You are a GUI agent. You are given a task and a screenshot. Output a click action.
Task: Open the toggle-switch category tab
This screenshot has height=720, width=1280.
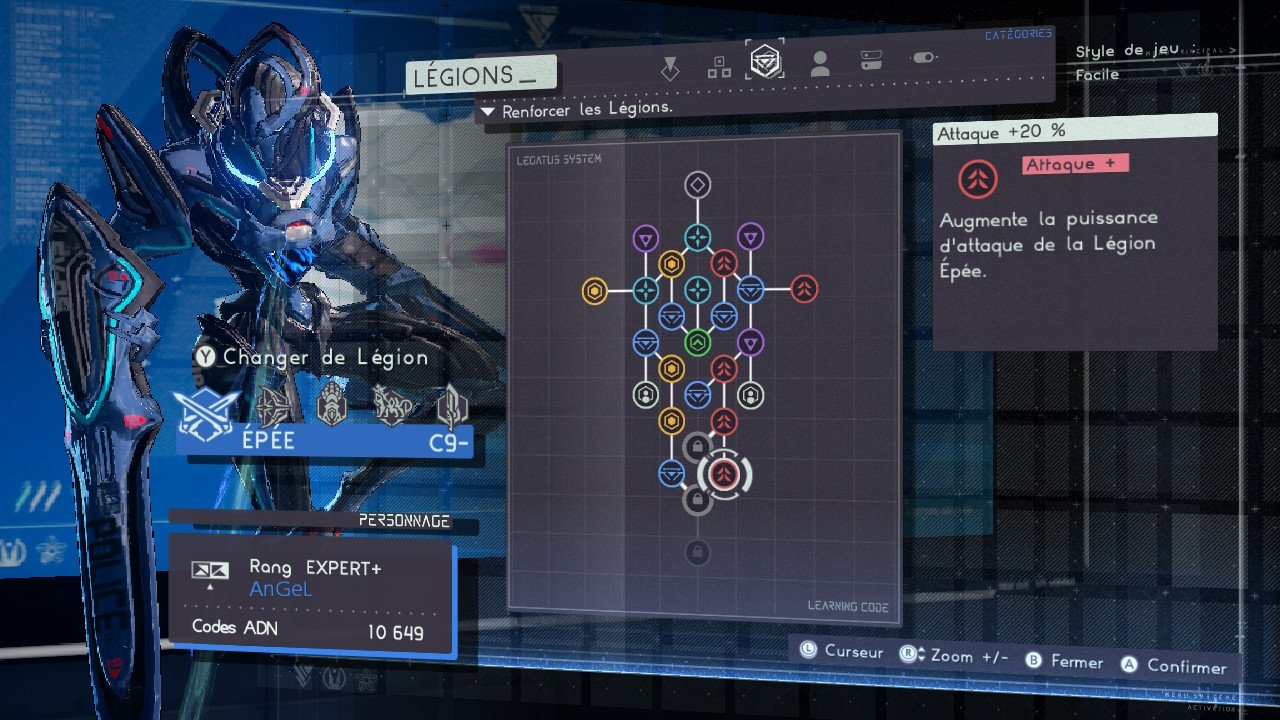pyautogui.click(x=923, y=59)
